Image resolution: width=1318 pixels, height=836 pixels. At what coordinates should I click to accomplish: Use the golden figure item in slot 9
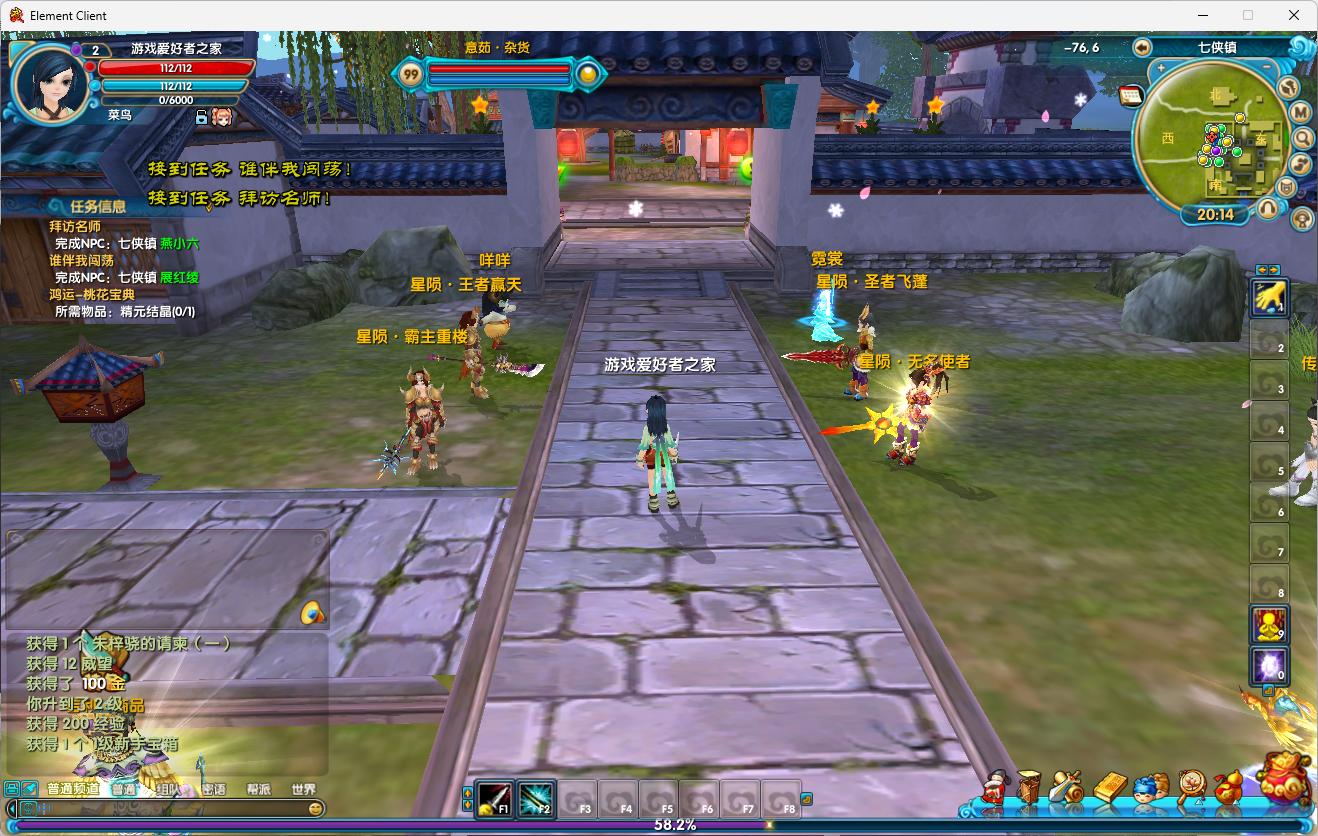coord(1269,625)
